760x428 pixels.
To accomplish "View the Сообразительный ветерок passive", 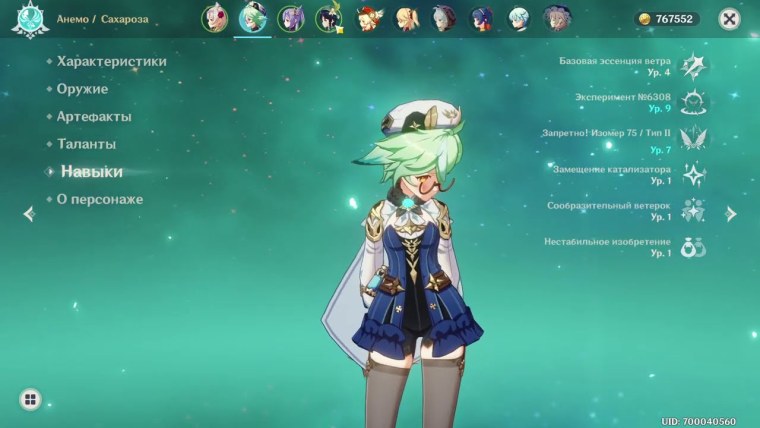I will 692,210.
